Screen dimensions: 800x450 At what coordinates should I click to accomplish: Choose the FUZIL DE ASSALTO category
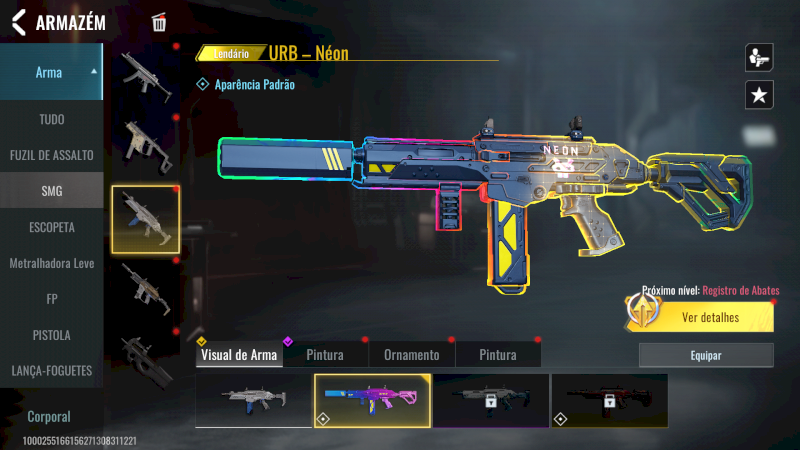click(51, 155)
